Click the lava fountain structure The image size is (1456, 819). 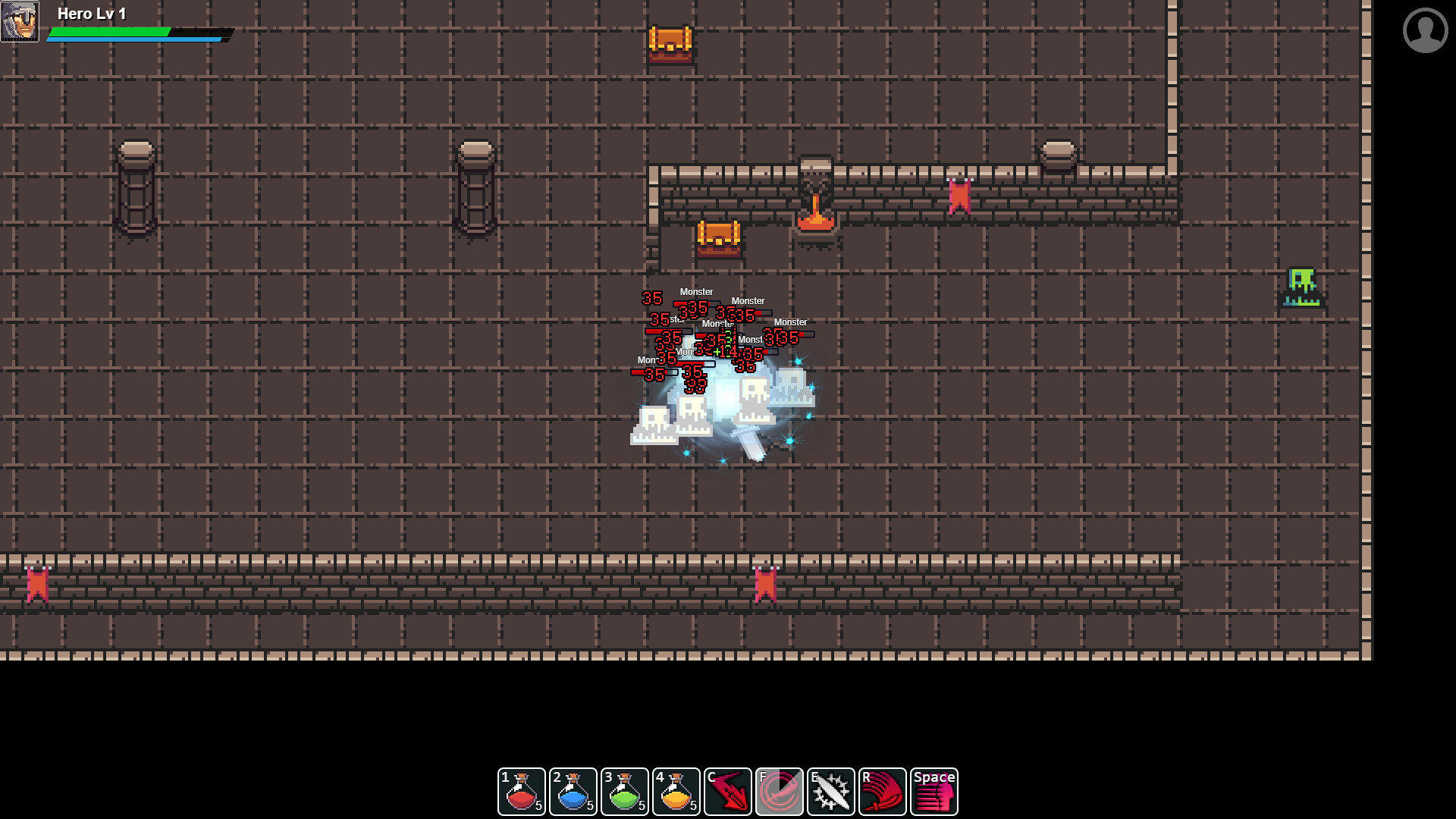coord(815,201)
